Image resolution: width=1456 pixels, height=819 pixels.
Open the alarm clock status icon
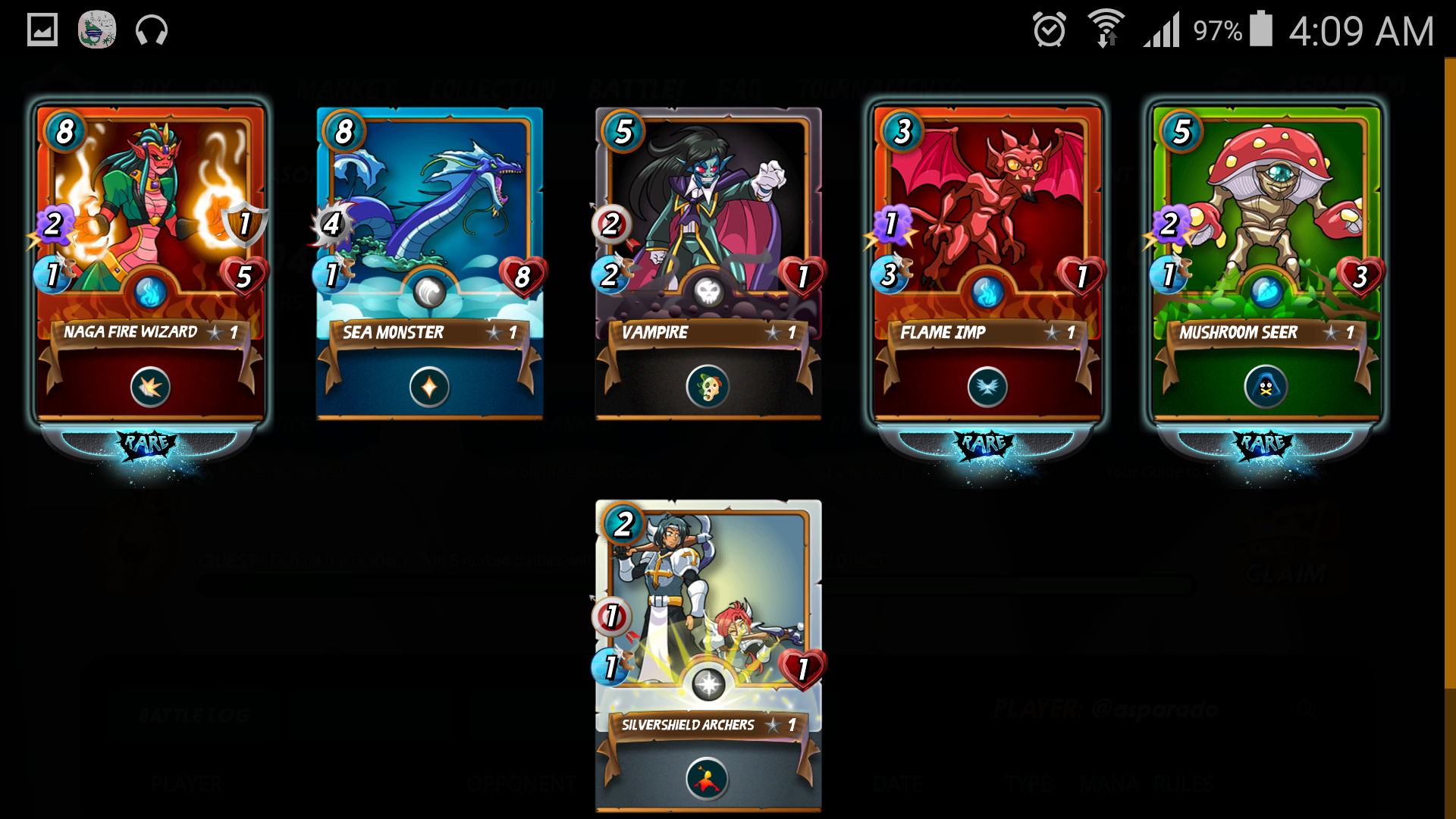[x=1050, y=30]
